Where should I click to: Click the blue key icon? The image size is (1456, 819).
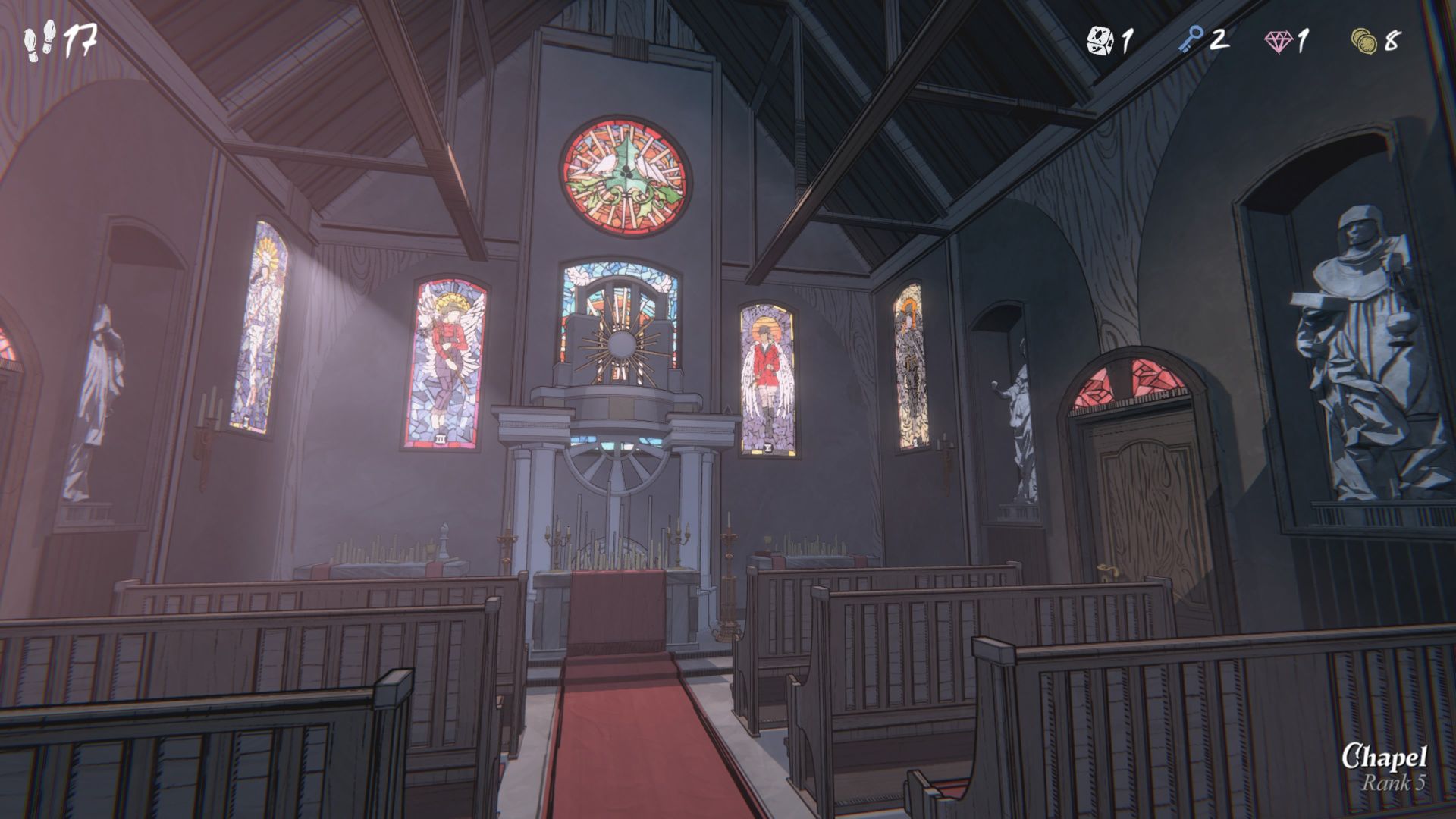pyautogui.click(x=1190, y=40)
